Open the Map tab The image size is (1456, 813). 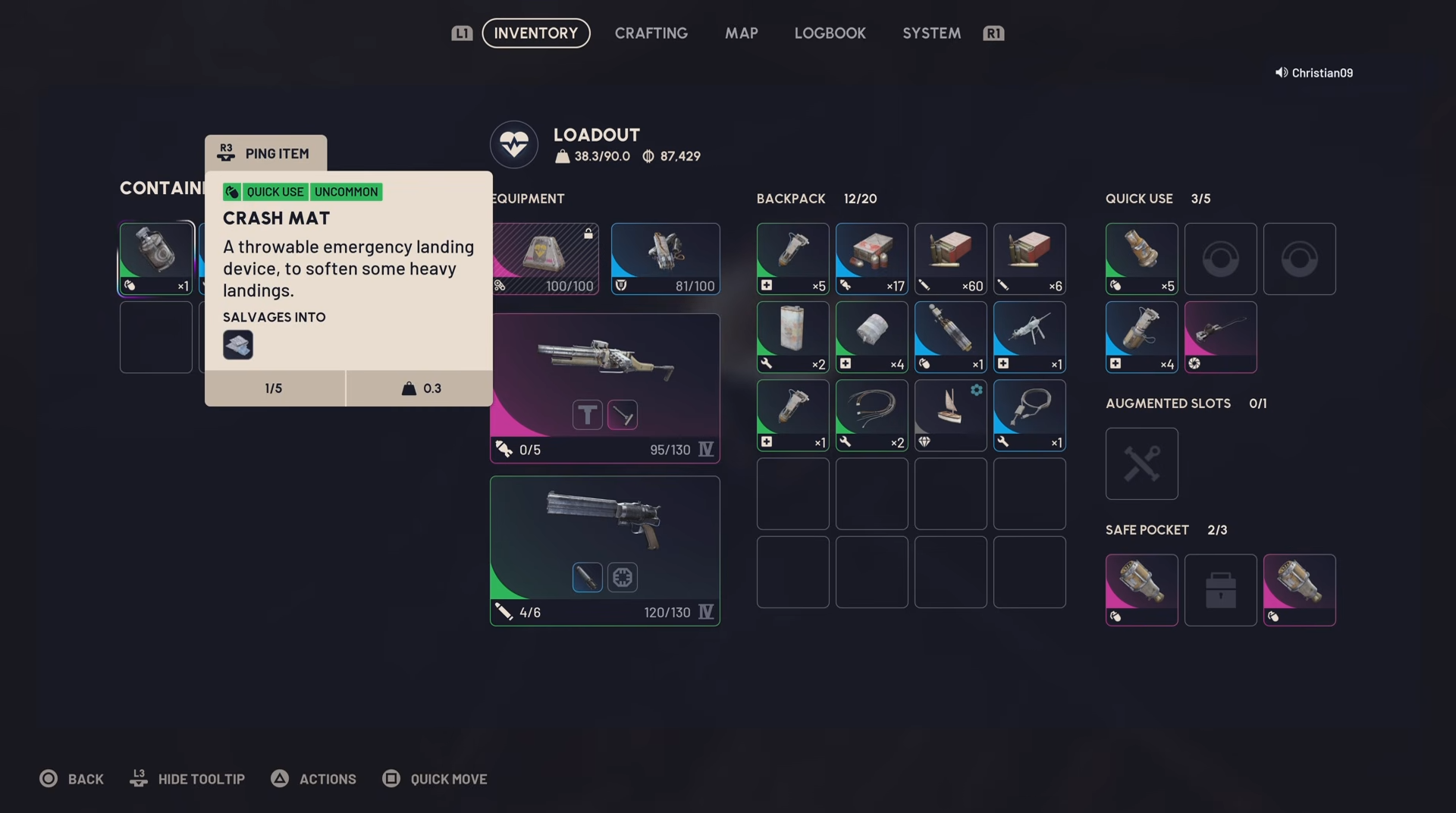pos(741,33)
